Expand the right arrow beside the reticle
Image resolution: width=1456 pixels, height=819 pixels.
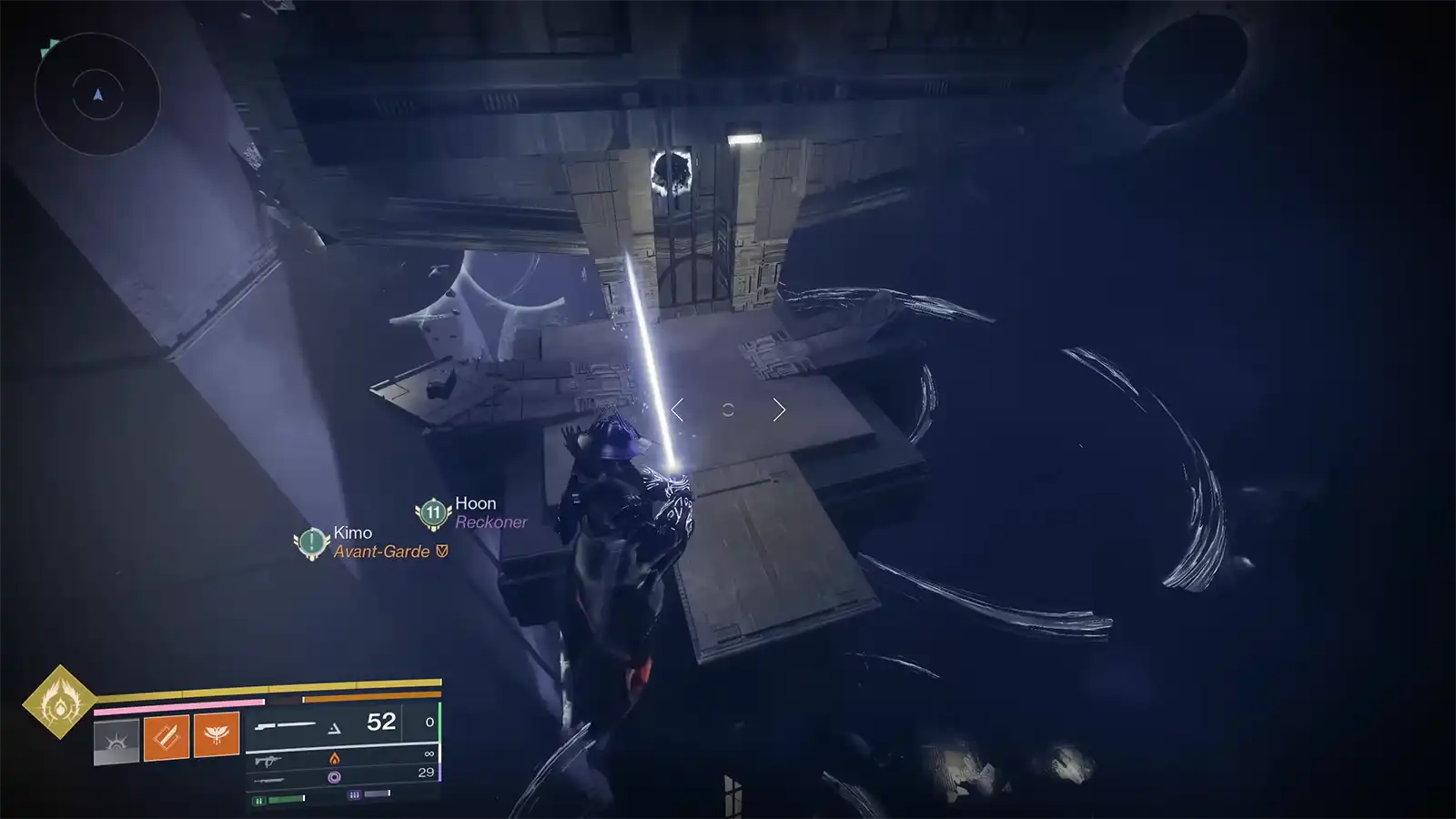(x=780, y=410)
